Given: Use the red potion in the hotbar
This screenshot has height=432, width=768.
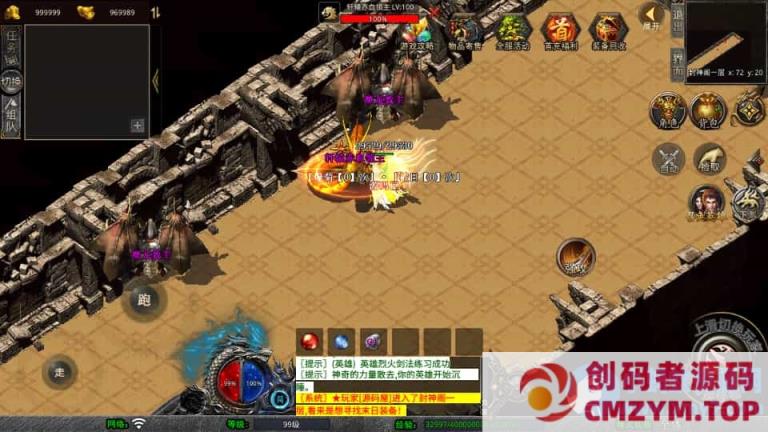Looking at the screenshot, I should (x=310, y=341).
